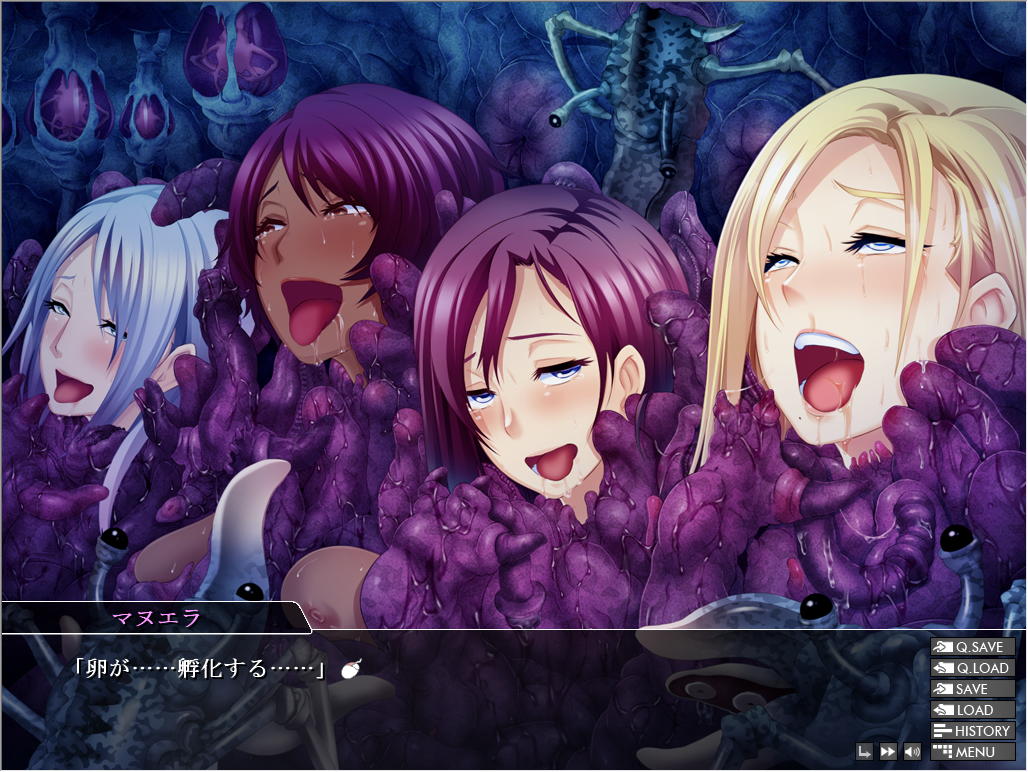The width and height of the screenshot is (1028, 772).
Task: Click the Q.SAVE quick save button
Action: pos(972,647)
